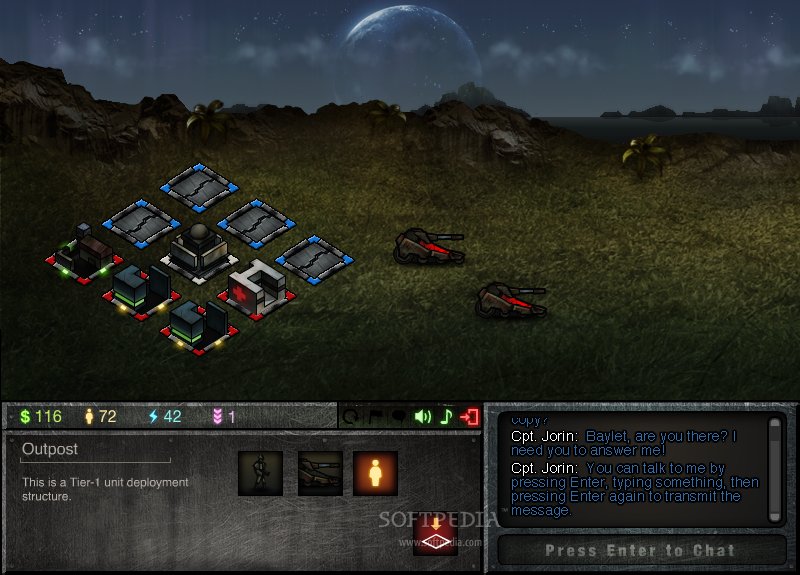The height and width of the screenshot is (575, 800).
Task: Select the infantry soldier unit icon
Action: click(x=260, y=473)
